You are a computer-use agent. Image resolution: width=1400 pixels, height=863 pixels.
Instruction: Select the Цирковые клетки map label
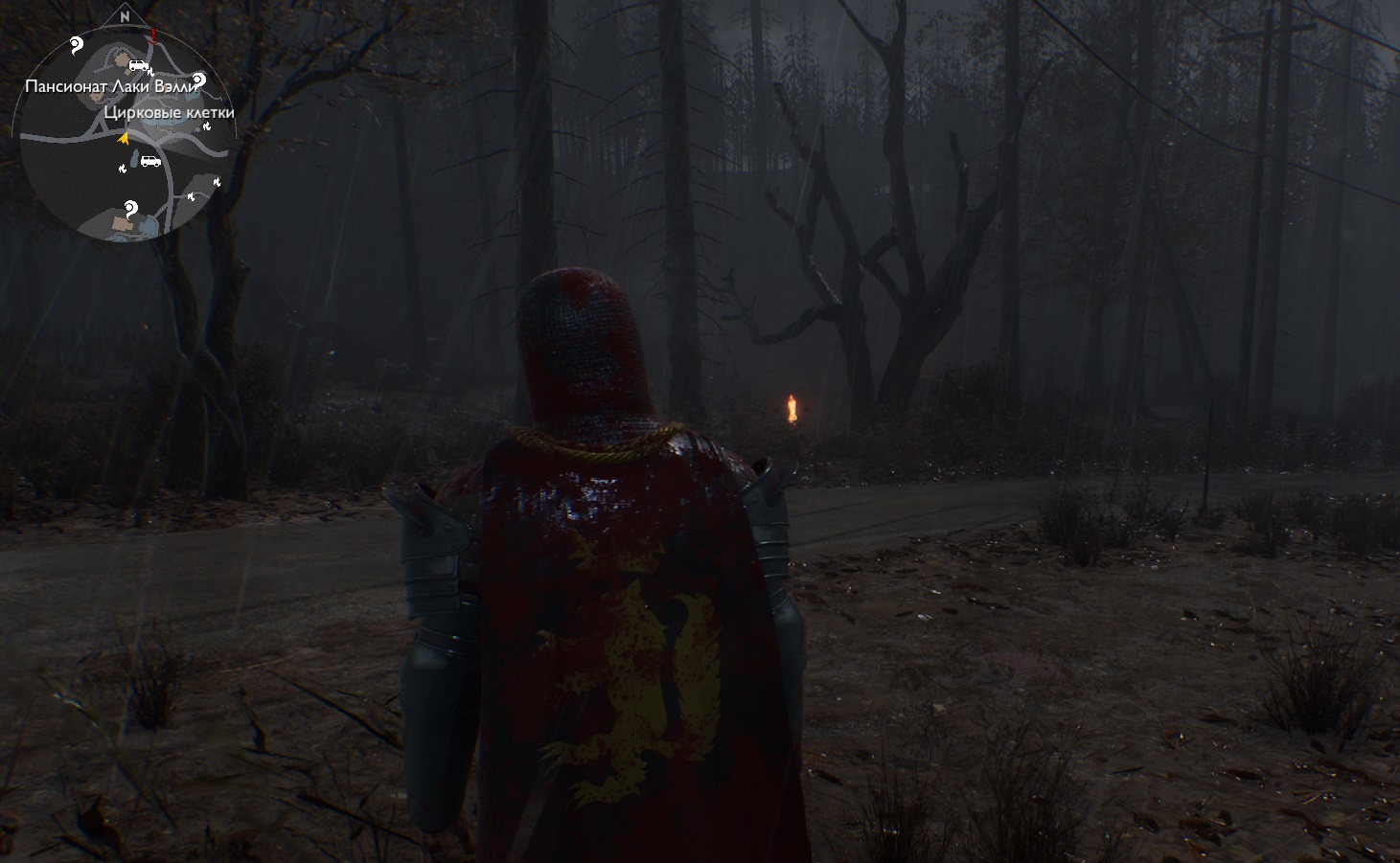tap(169, 113)
